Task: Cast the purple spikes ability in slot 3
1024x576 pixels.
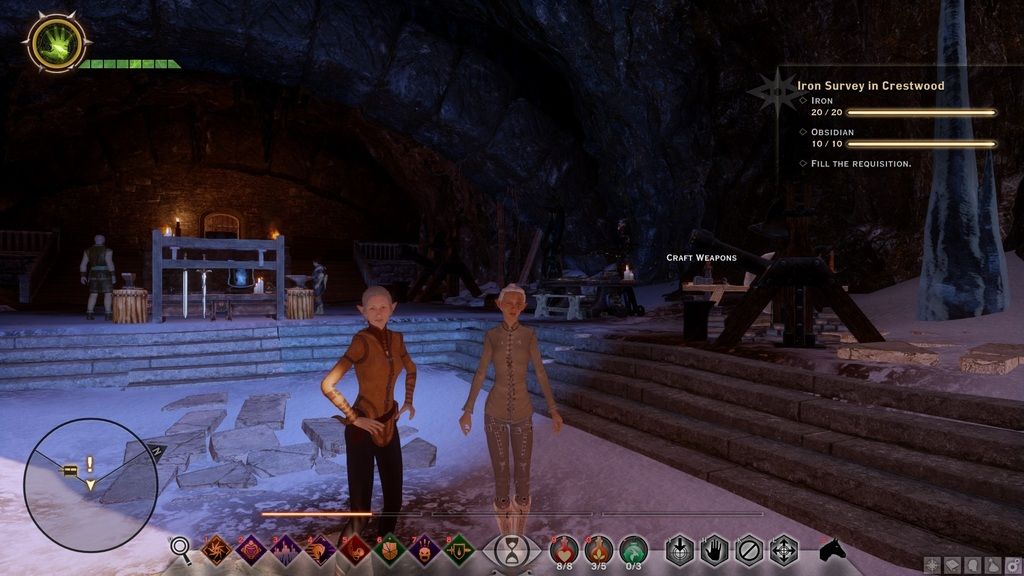Action: tap(286, 549)
